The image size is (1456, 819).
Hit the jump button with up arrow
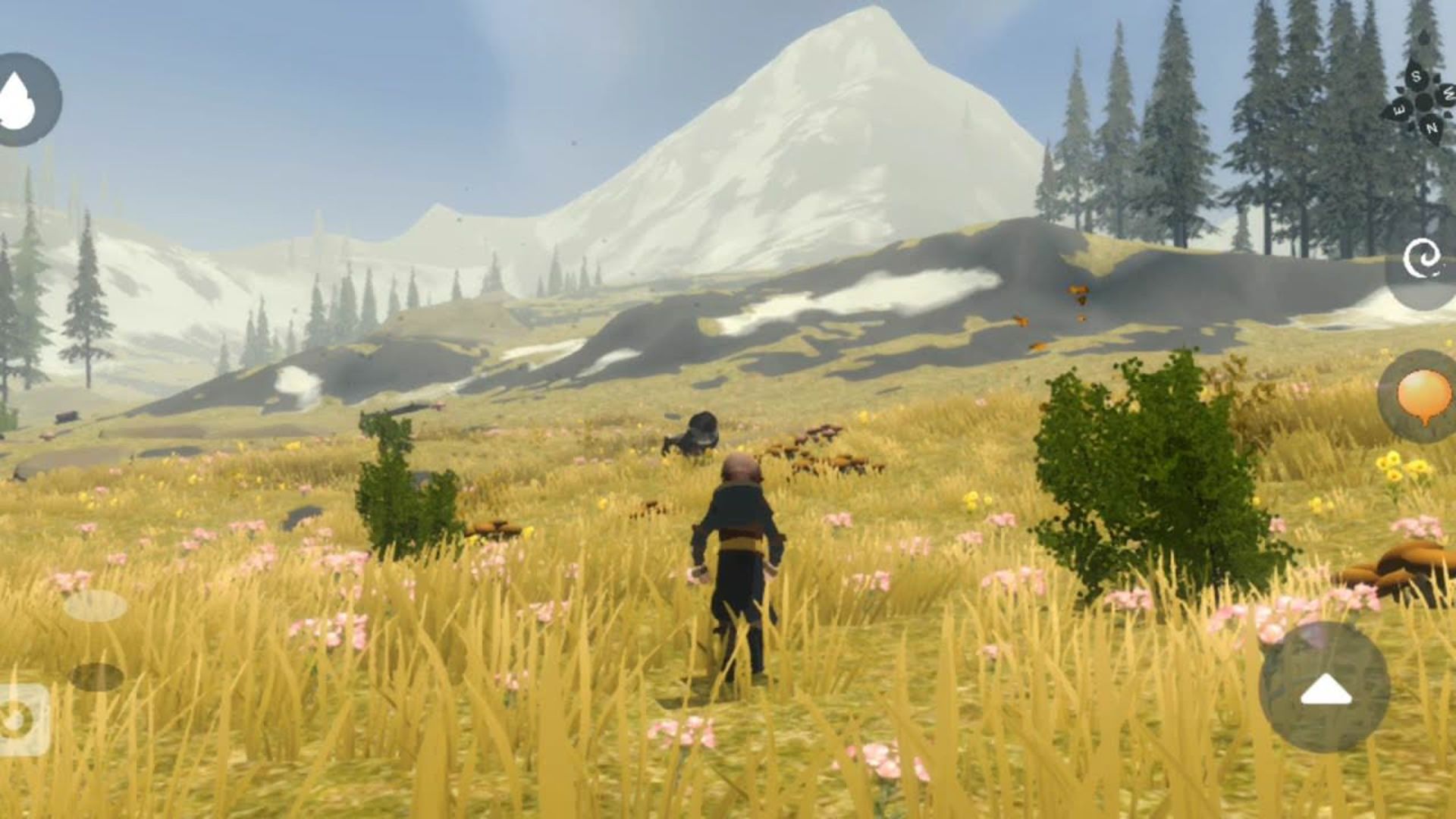pyautogui.click(x=1325, y=688)
